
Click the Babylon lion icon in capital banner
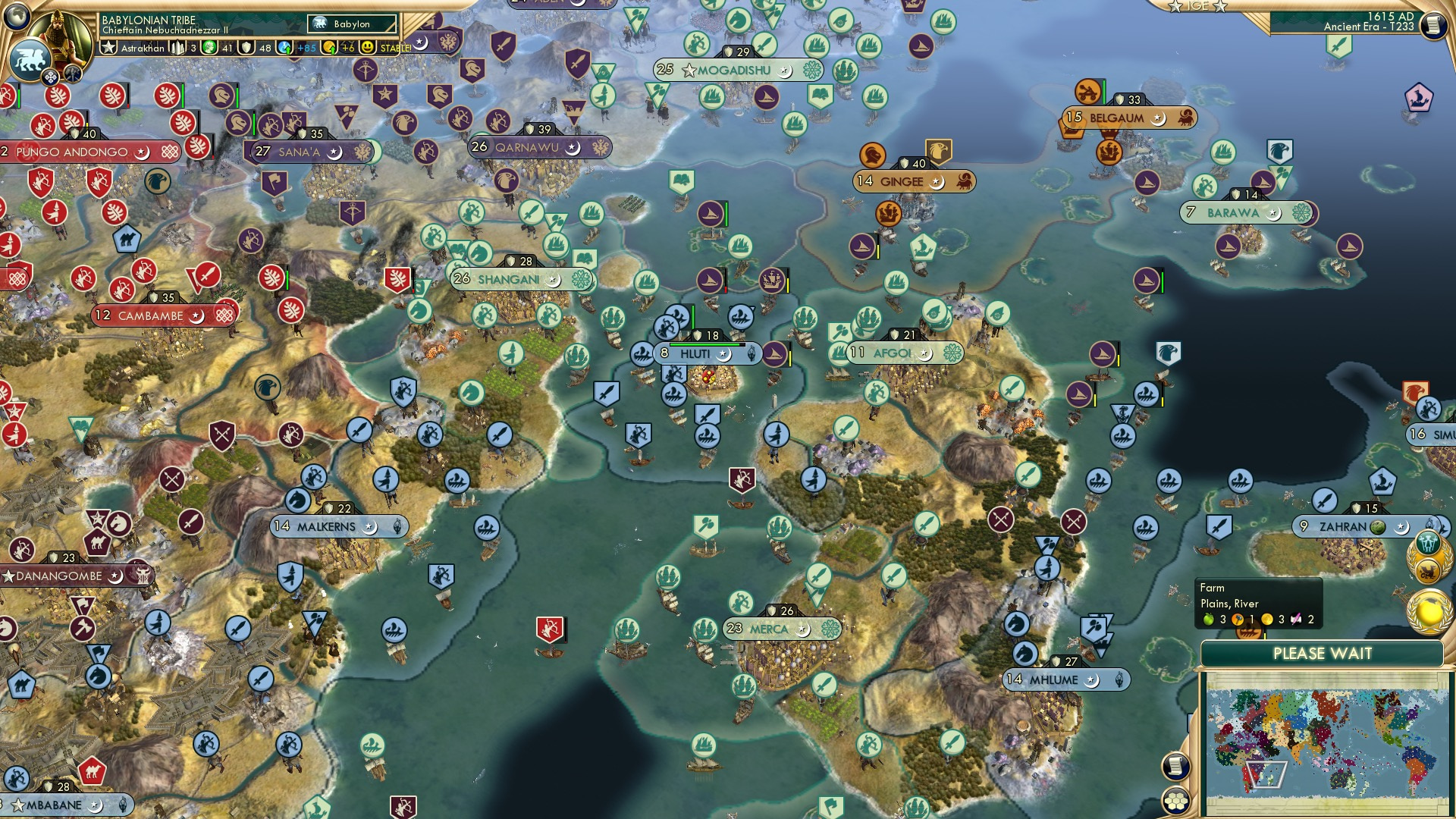click(319, 23)
